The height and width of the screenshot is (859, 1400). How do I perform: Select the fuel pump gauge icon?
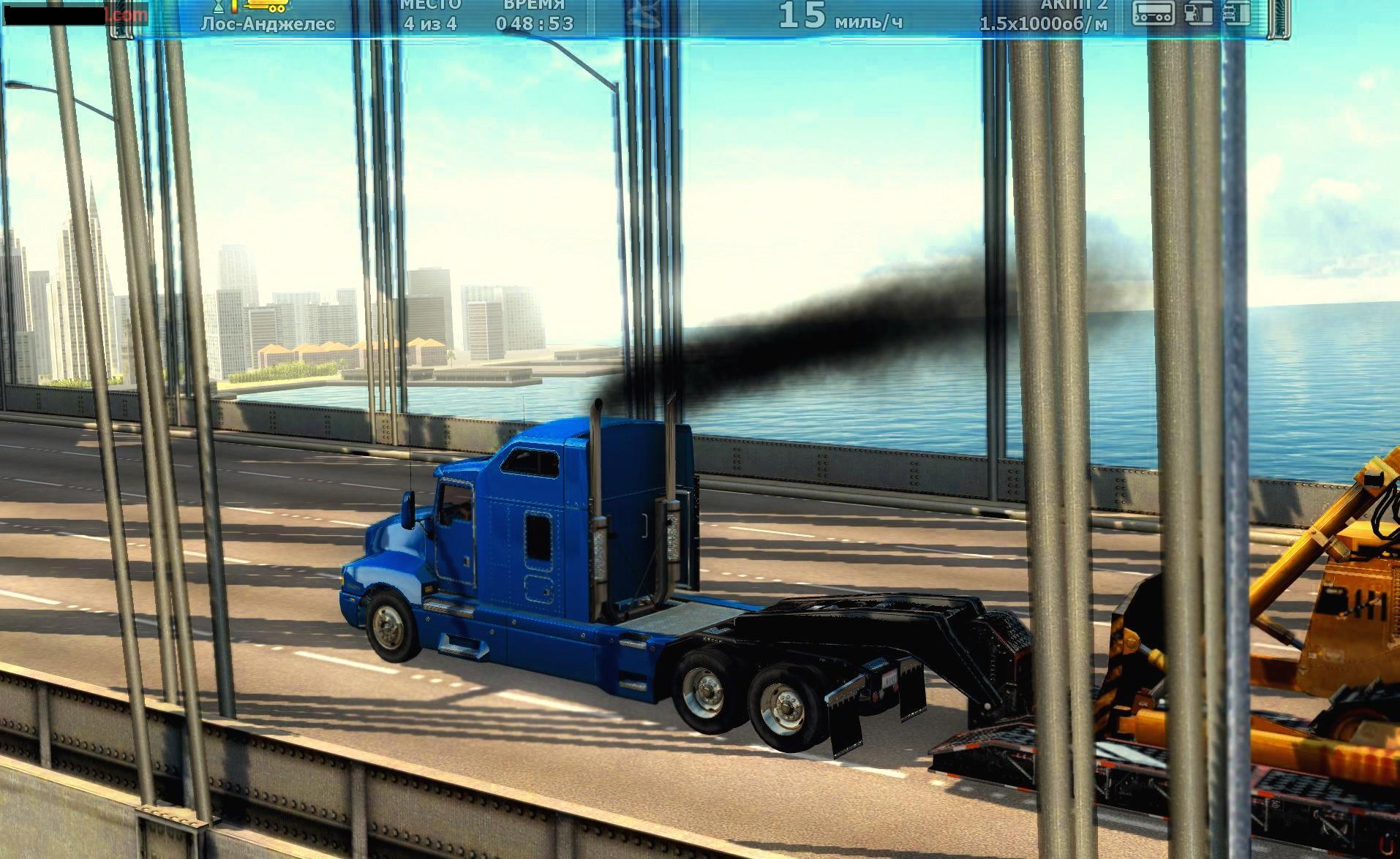tap(1198, 14)
